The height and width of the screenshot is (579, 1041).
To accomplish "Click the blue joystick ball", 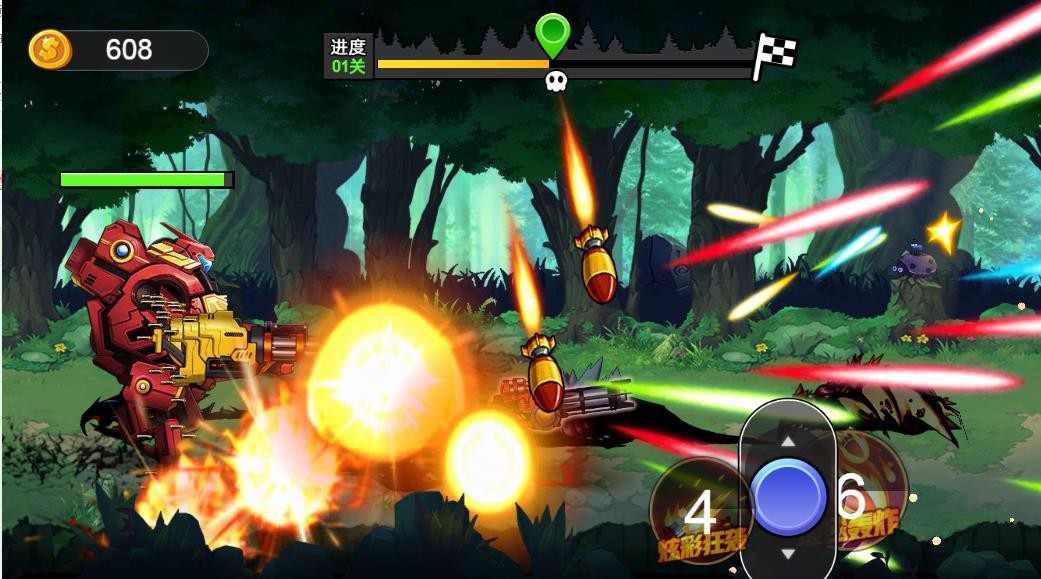I will coord(788,497).
